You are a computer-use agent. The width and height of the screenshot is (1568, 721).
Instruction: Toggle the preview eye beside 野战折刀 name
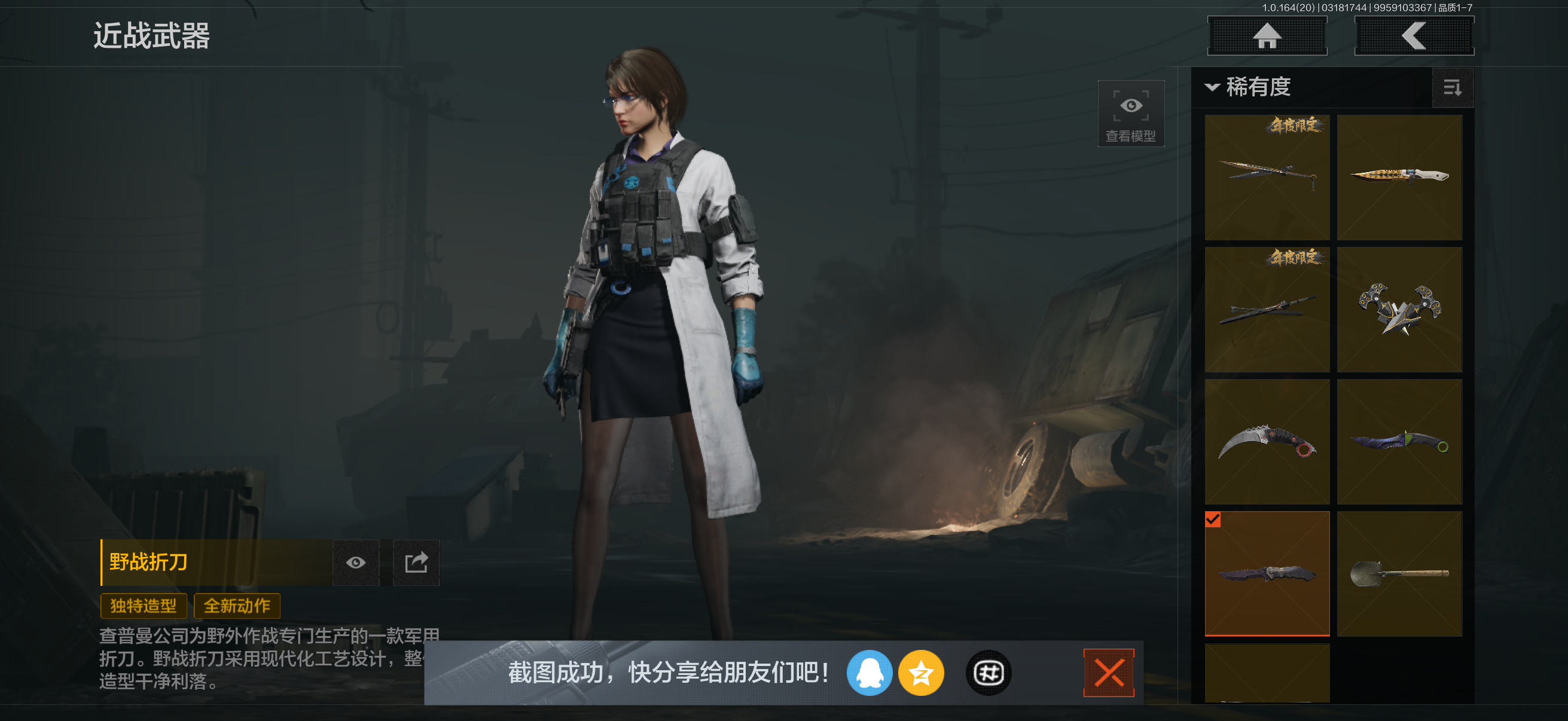click(356, 563)
